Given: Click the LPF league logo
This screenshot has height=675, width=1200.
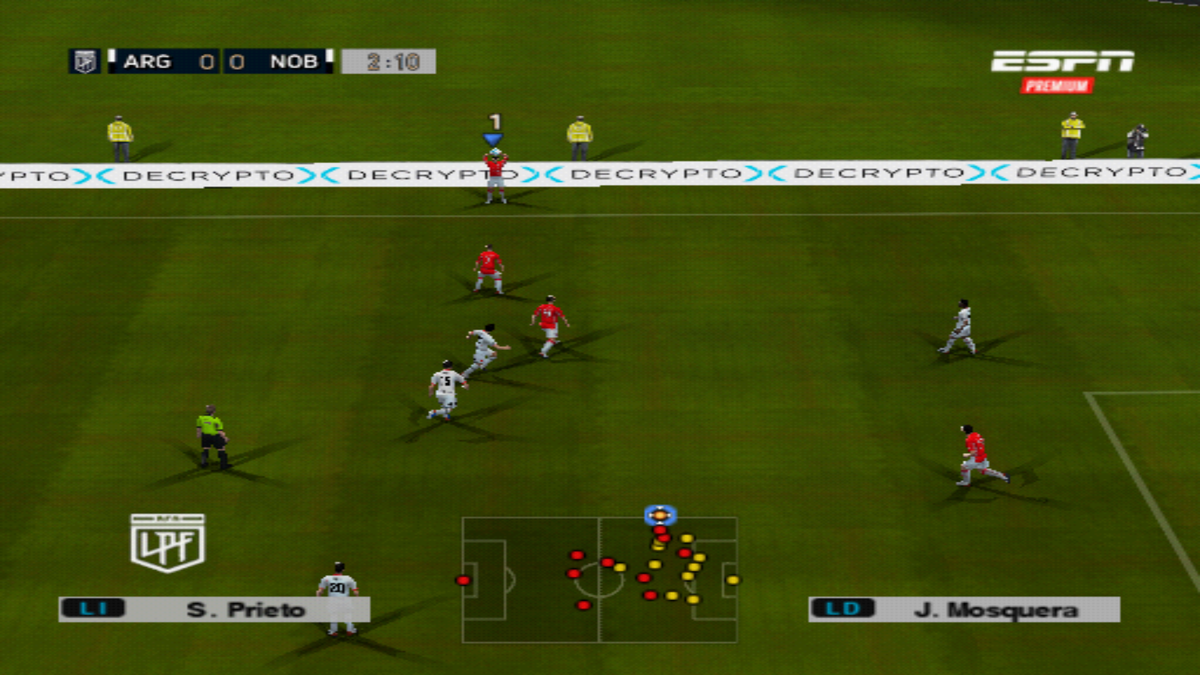Looking at the screenshot, I should tap(167, 543).
